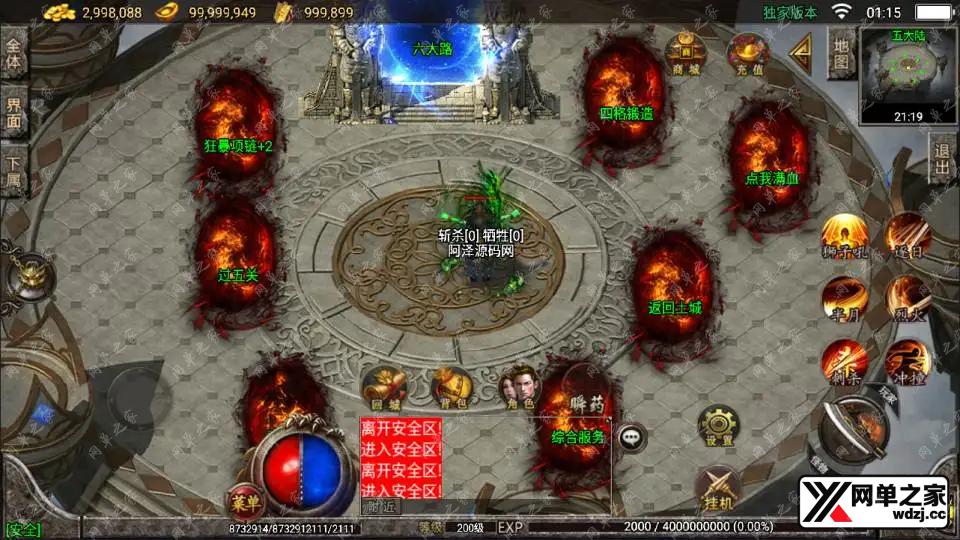Open the 商城 shop icon
The image size is (960, 540).
[686, 53]
